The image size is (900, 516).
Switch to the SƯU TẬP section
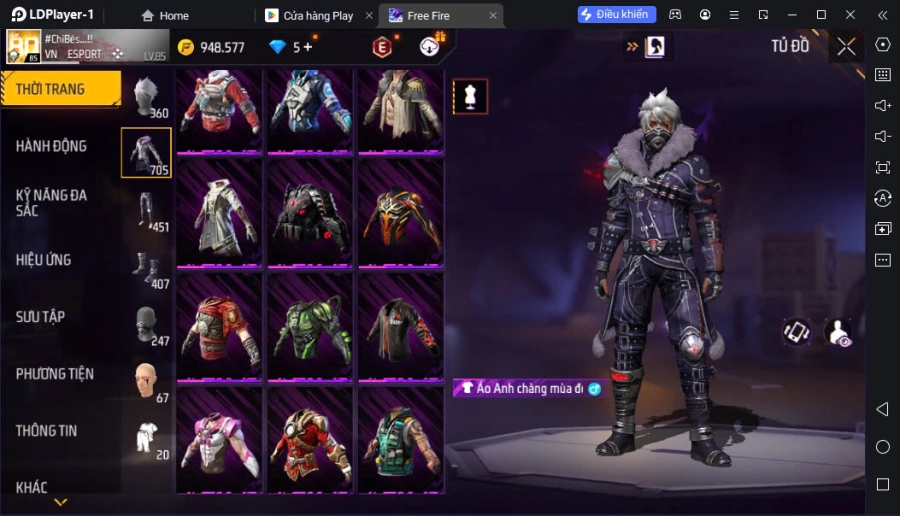[x=41, y=317]
